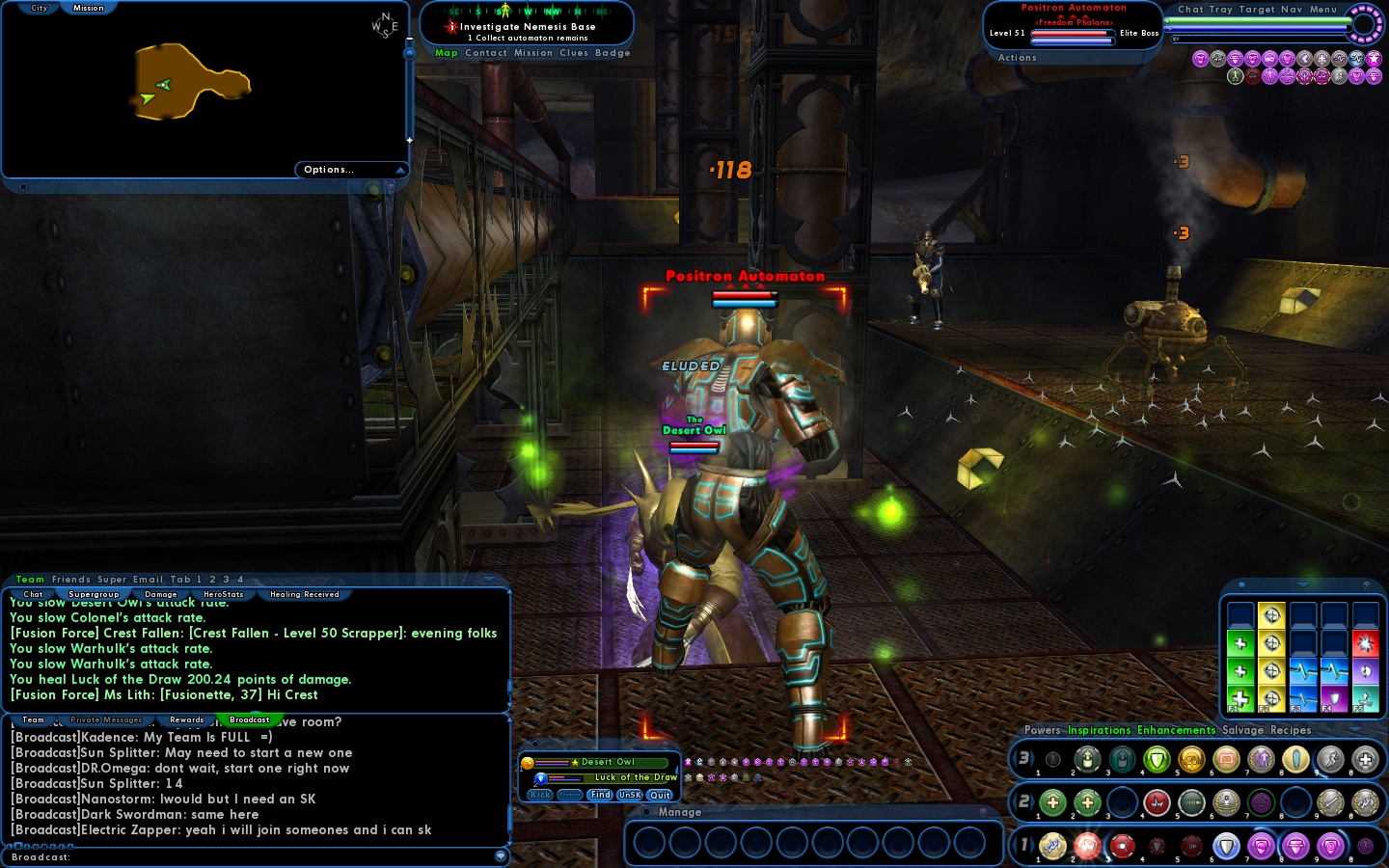Screen dimensions: 1389x868
Task: Switch to the Broadcast chat channel tab
Action: [250, 719]
